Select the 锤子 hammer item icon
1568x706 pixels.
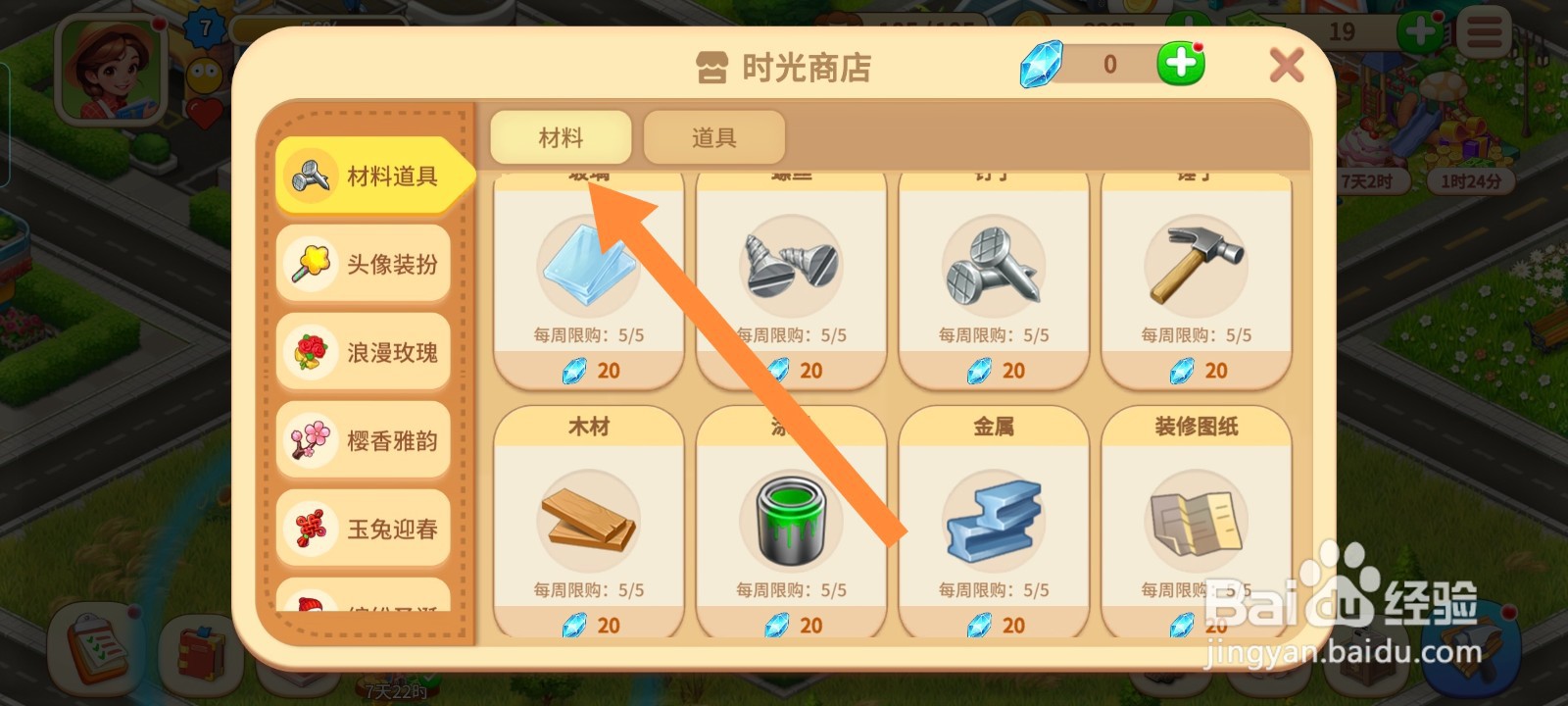[x=1194, y=267]
